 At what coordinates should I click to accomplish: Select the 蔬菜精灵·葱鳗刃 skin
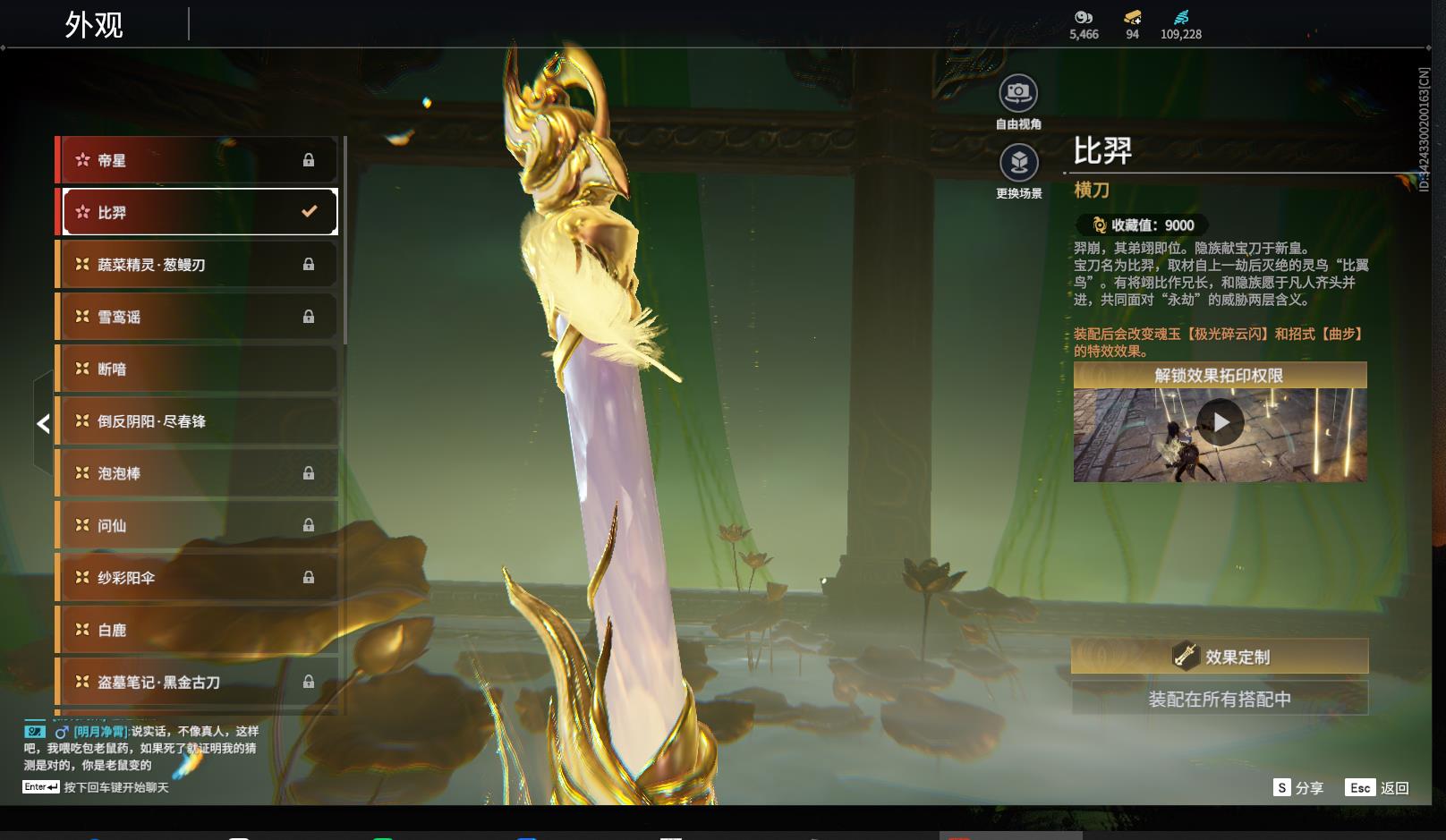pos(197,265)
